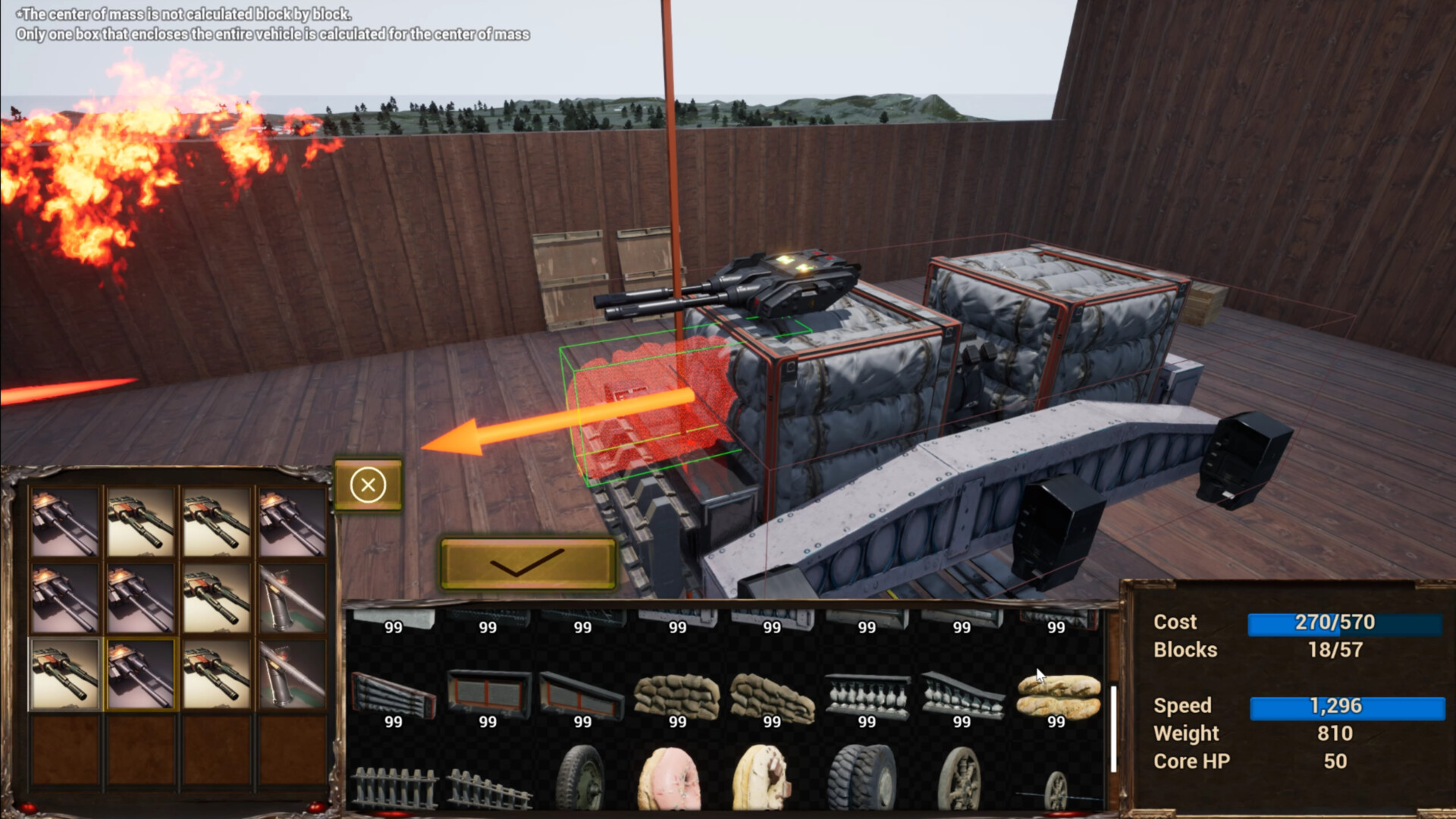Close the weapon selection panel with the X
The image size is (1456, 819).
pyautogui.click(x=369, y=485)
